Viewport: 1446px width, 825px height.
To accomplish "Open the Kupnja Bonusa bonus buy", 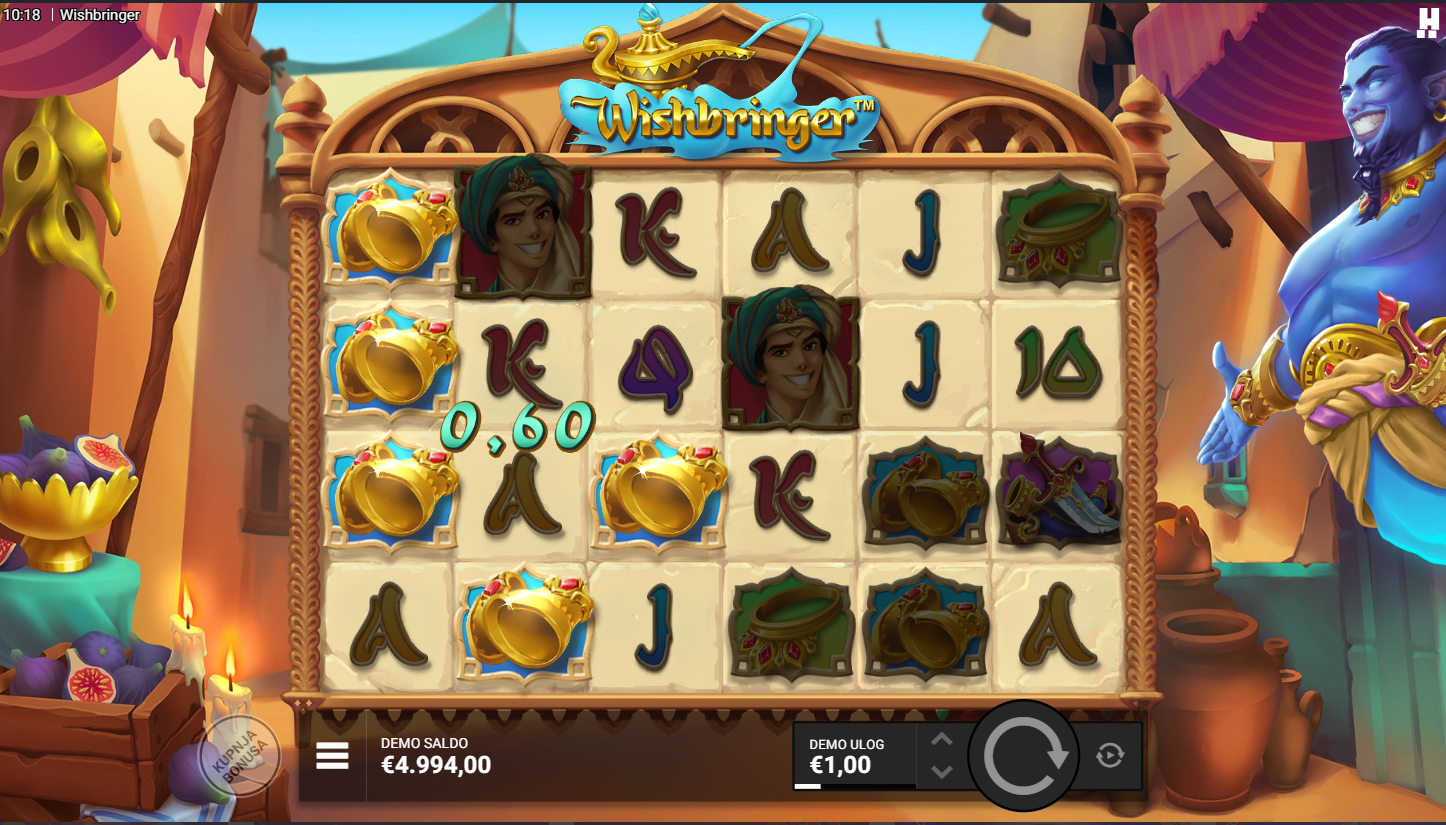I will [240, 756].
